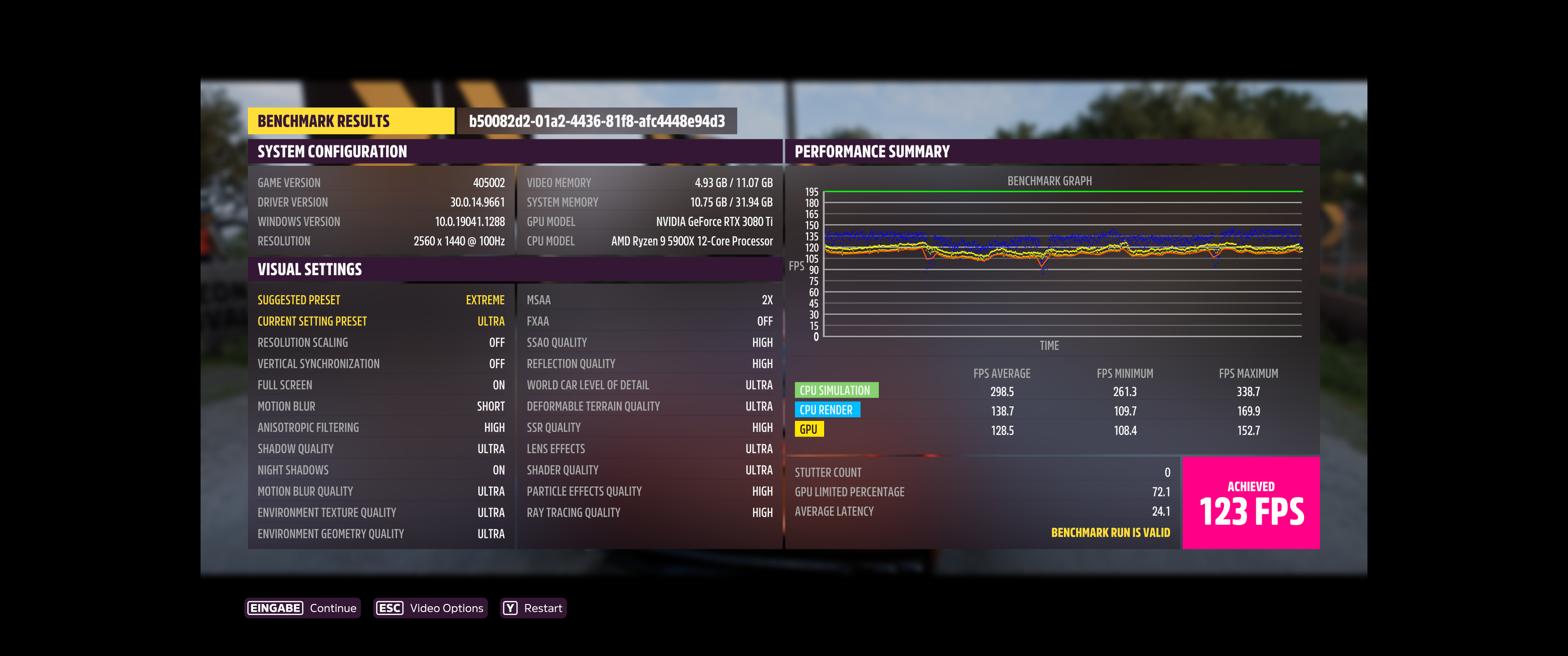Select the CPU RENDER legend label
1568x656 pixels.
click(x=827, y=410)
